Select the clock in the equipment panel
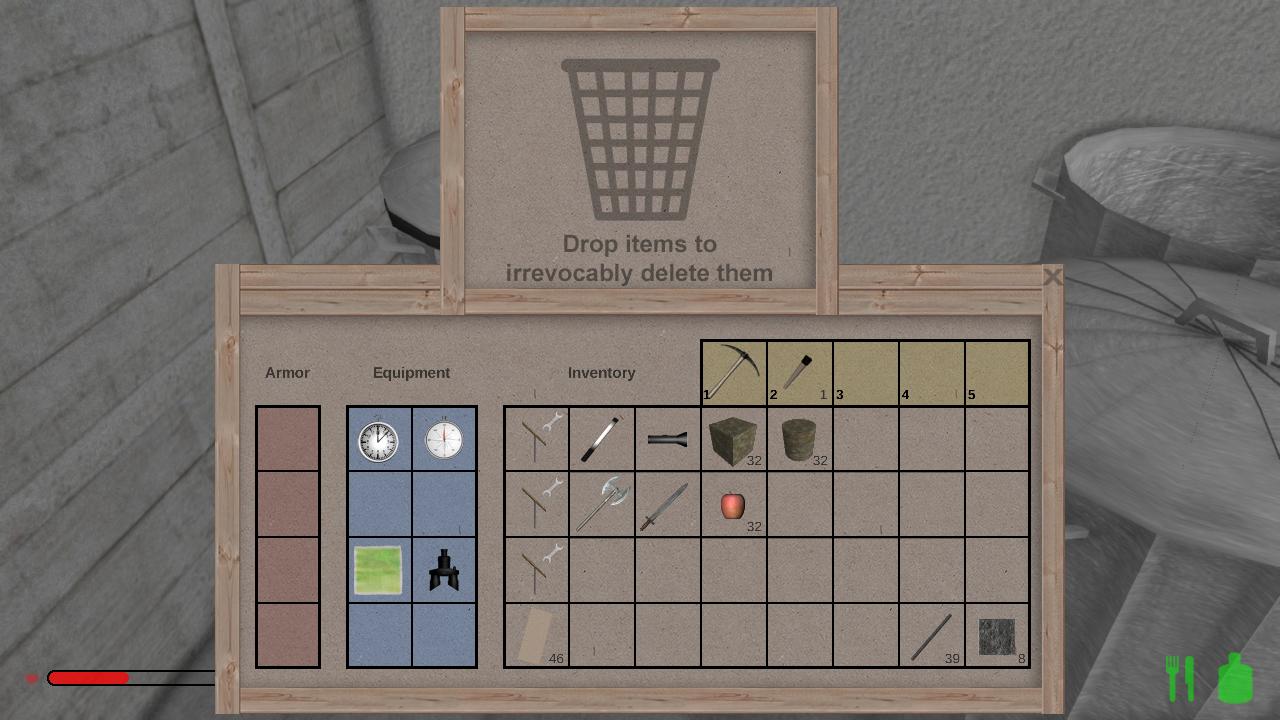This screenshot has width=1280, height=720. pyautogui.click(x=379, y=440)
